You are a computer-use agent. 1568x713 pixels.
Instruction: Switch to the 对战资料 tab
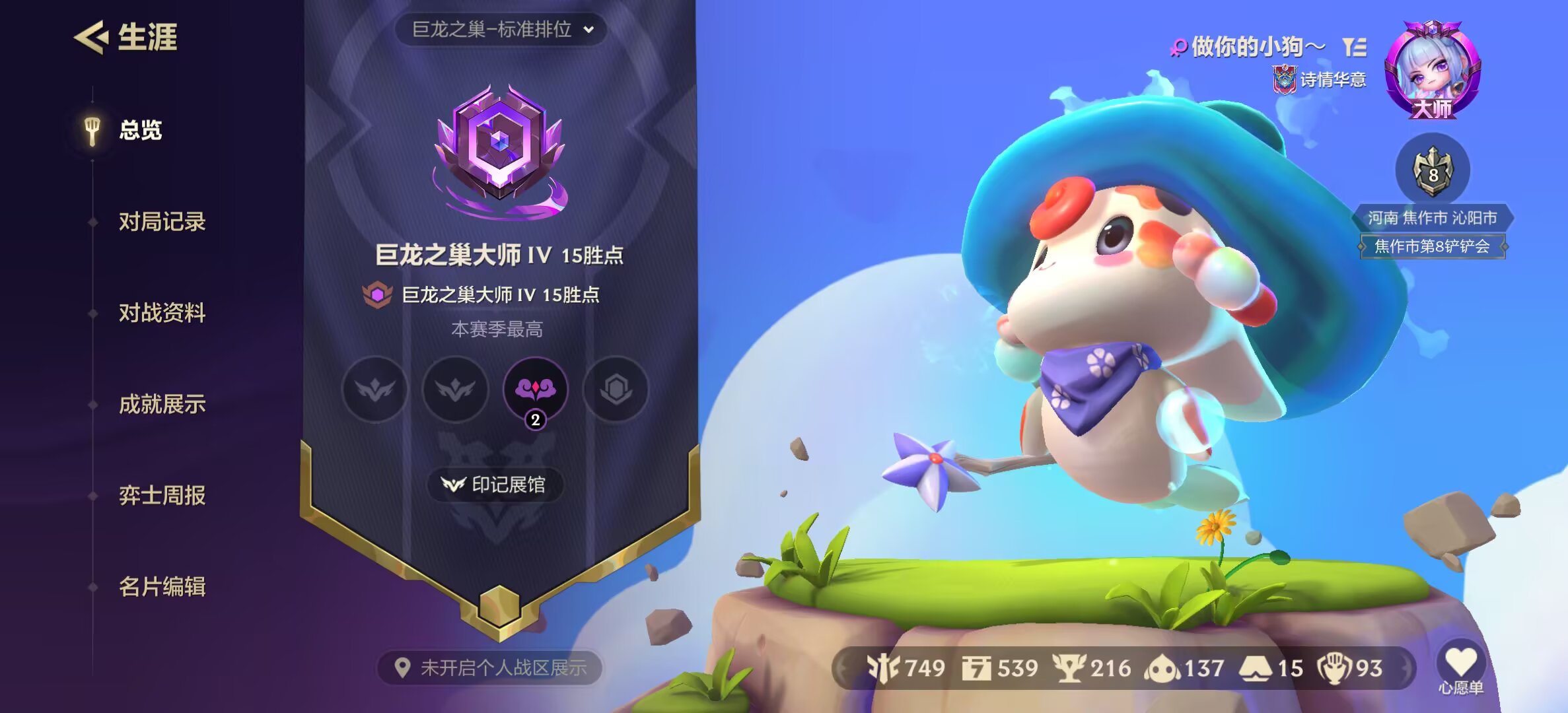pos(162,312)
